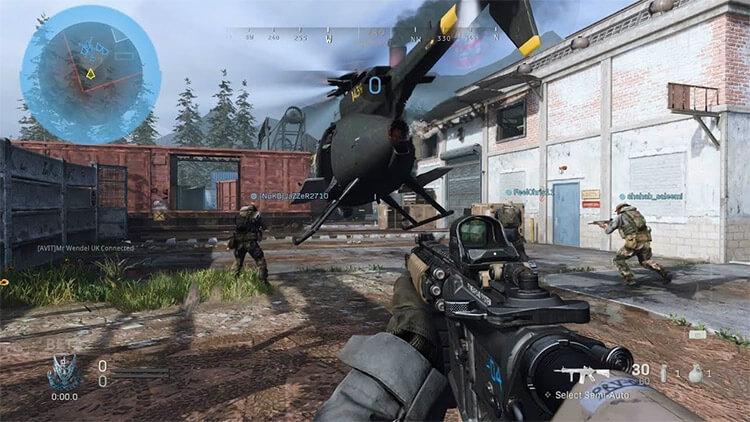Viewport: 750px width, 422px height.
Task: Select the shahab_saleemi player name tag
Action: 651,196
